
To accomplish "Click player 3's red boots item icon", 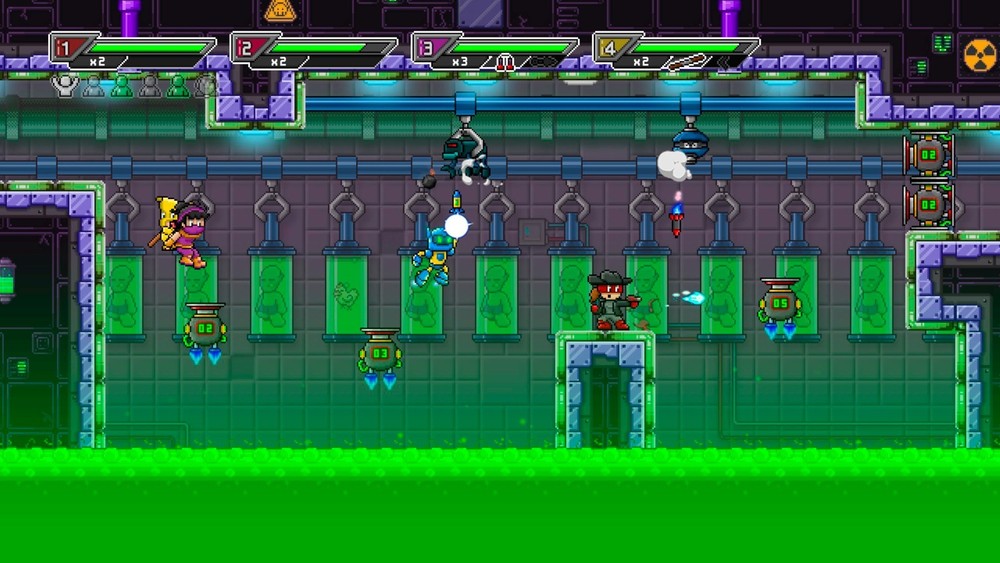I will 505,62.
